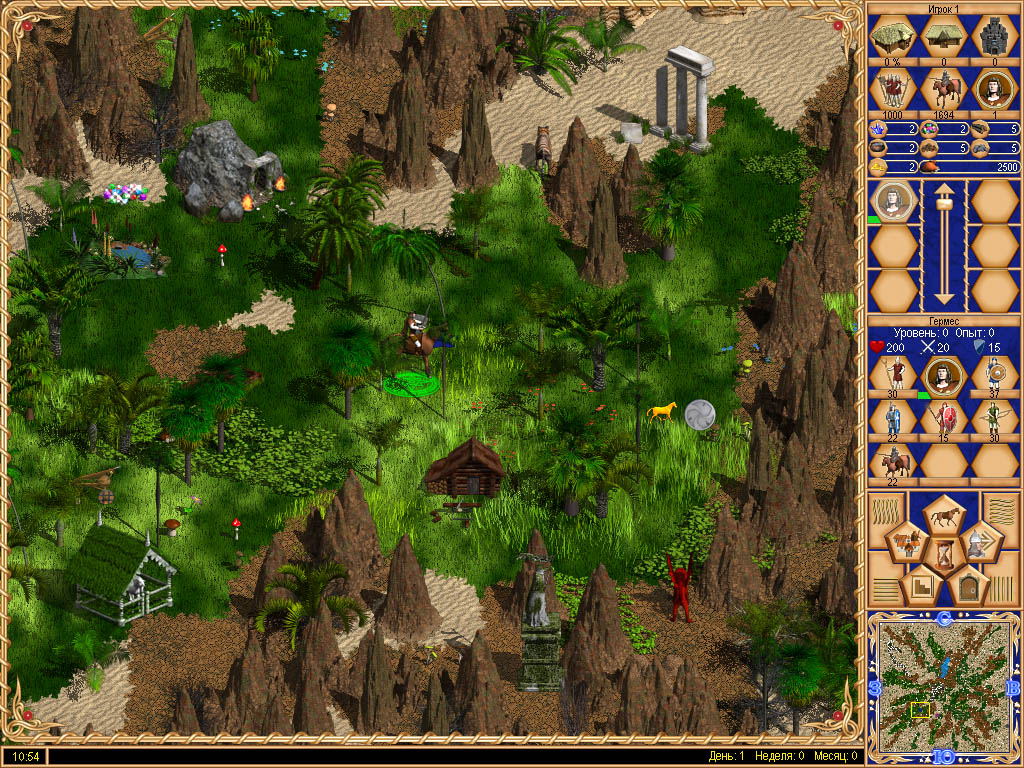Image resolution: width=1024 pixels, height=768 pixels.
Task: Choose the archer stack of 30
Action: coord(993,416)
